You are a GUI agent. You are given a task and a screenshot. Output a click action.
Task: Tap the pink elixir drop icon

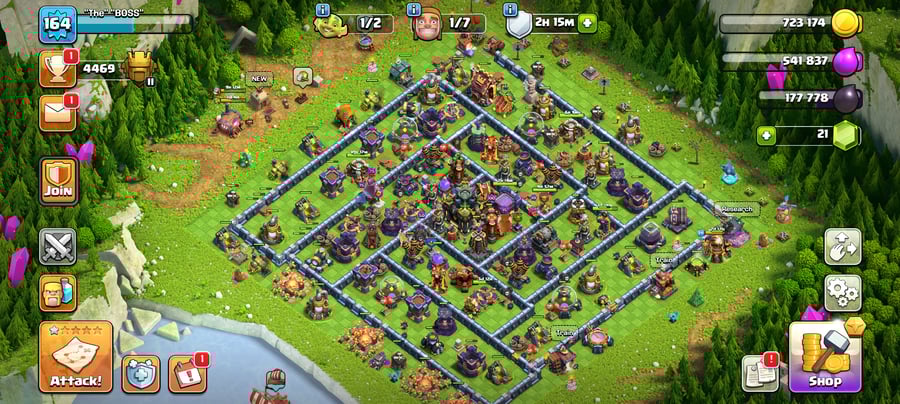click(846, 60)
